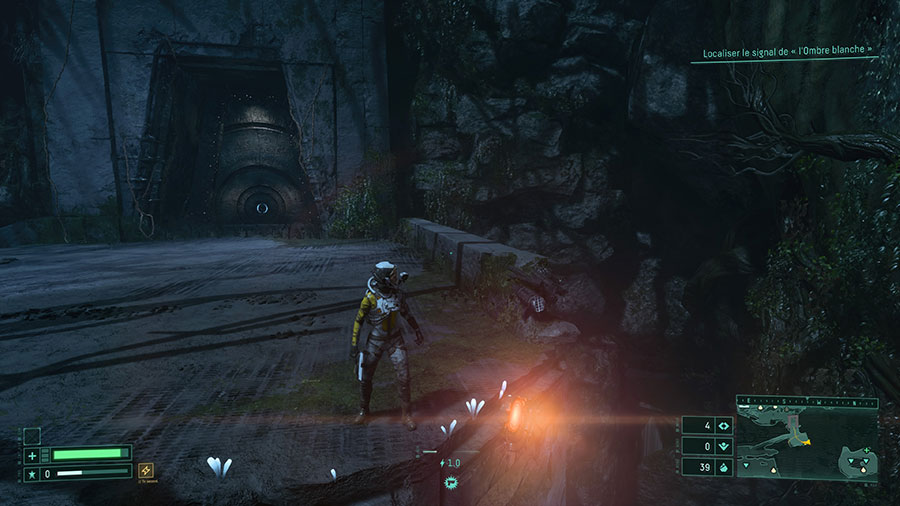
Task: Select the 'Localiser le signal' objective tracker
Action: point(785,49)
